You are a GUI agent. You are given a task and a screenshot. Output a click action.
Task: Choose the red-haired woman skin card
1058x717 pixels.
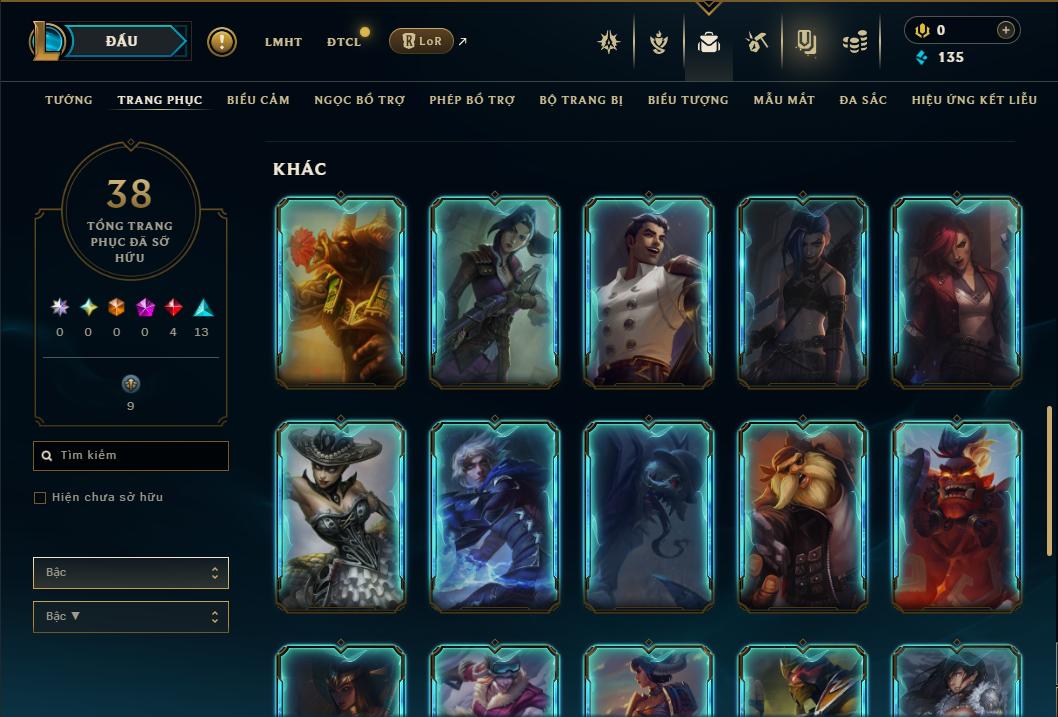957,292
